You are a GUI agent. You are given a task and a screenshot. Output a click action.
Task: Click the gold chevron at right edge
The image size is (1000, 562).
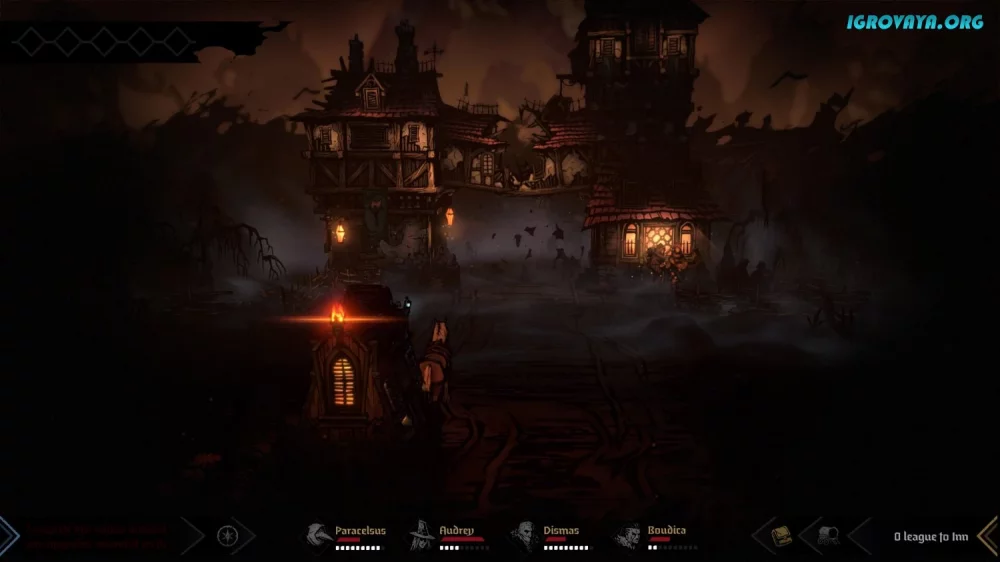989,535
